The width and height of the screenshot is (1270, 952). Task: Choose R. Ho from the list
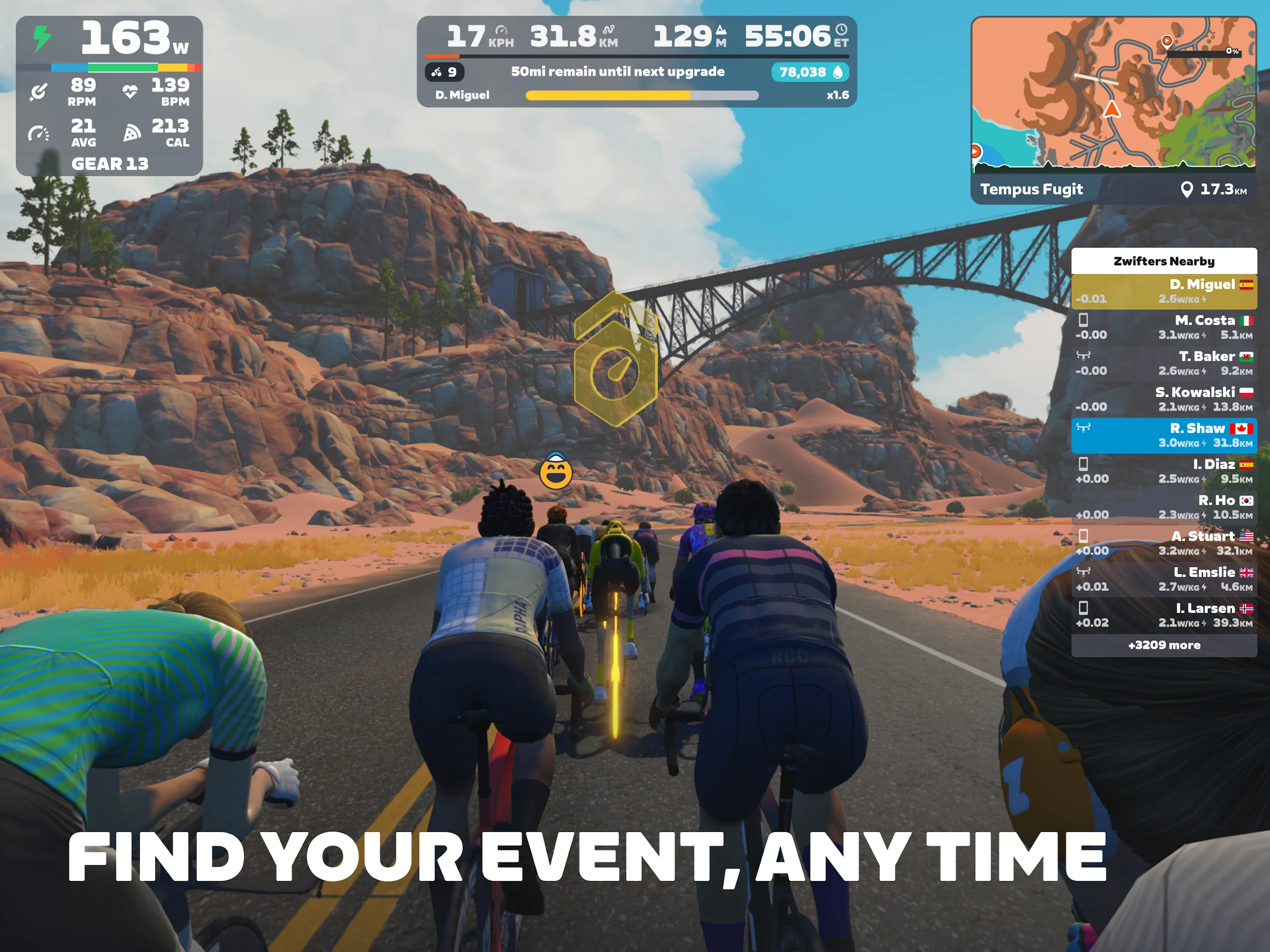(x=1163, y=507)
